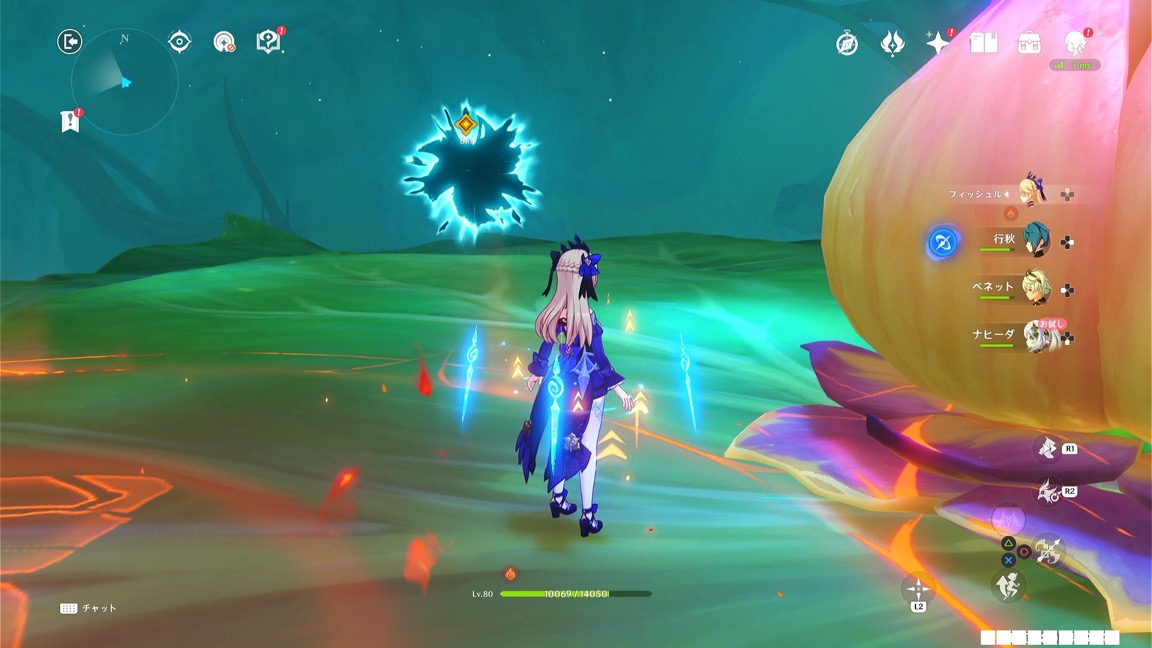
Task: Switch to party member ベネット
Action: (x=1034, y=288)
